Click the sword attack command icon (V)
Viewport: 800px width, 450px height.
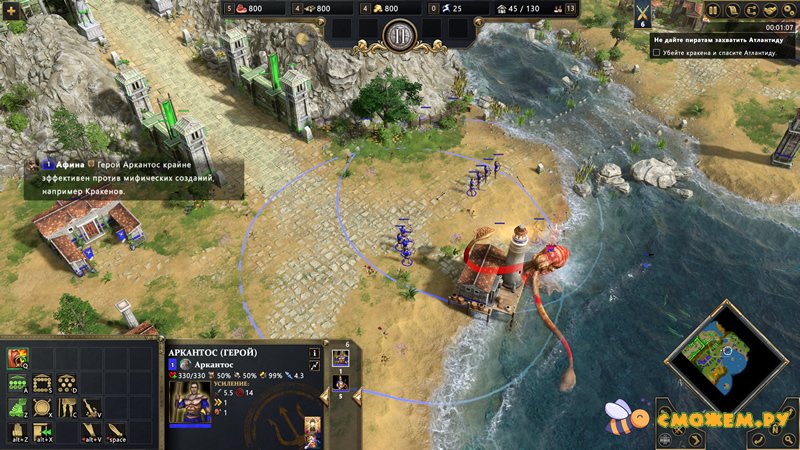(x=91, y=407)
